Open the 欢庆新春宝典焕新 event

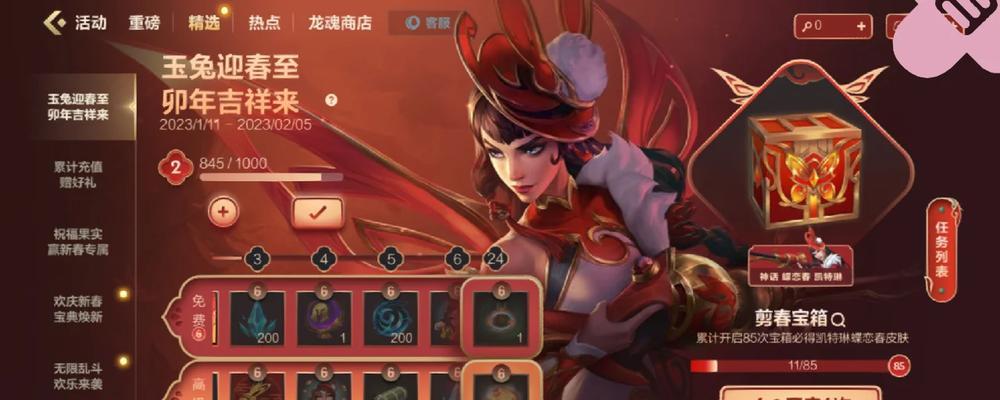pos(78,308)
